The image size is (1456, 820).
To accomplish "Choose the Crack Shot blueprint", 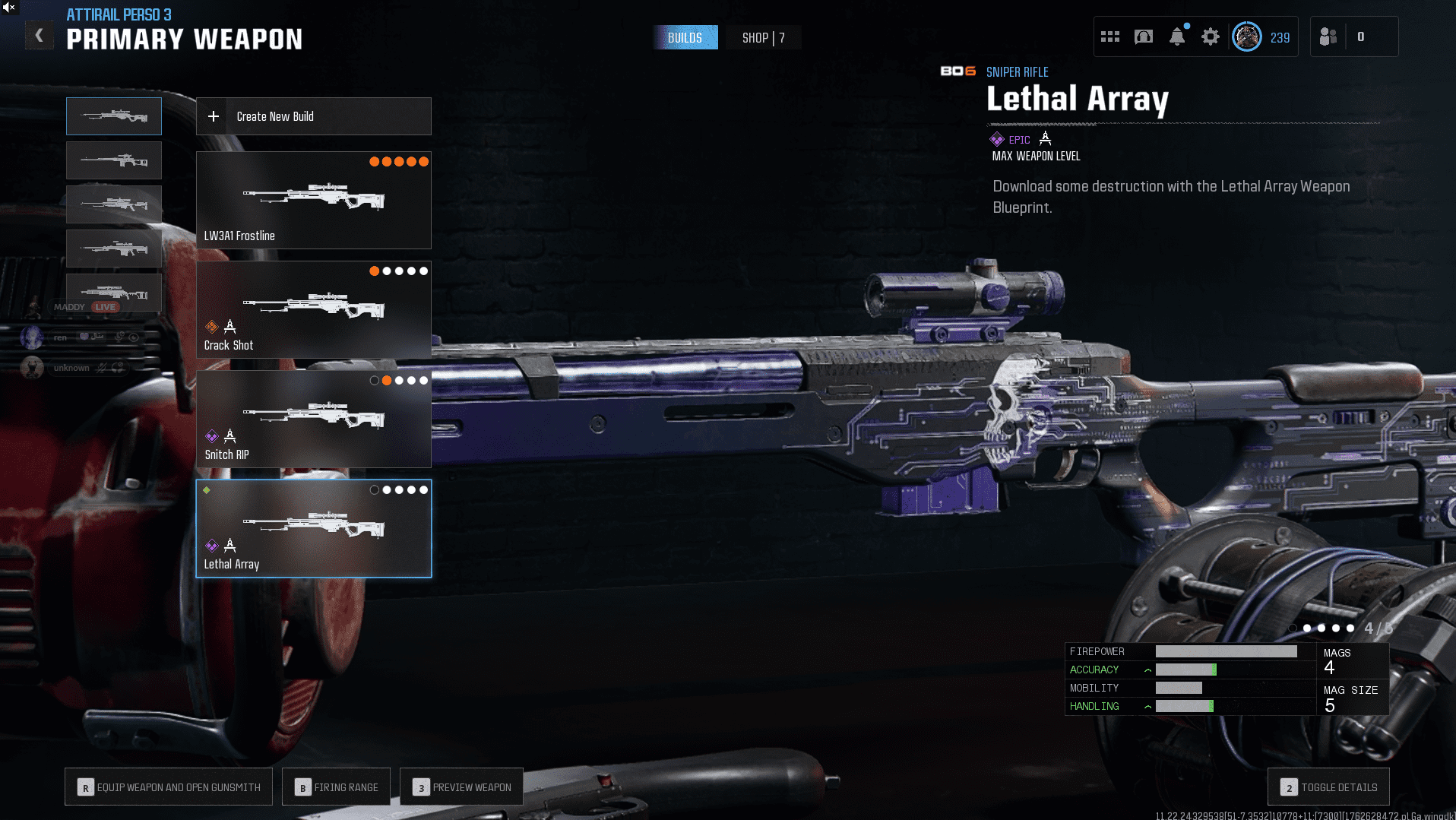I will tap(313, 309).
